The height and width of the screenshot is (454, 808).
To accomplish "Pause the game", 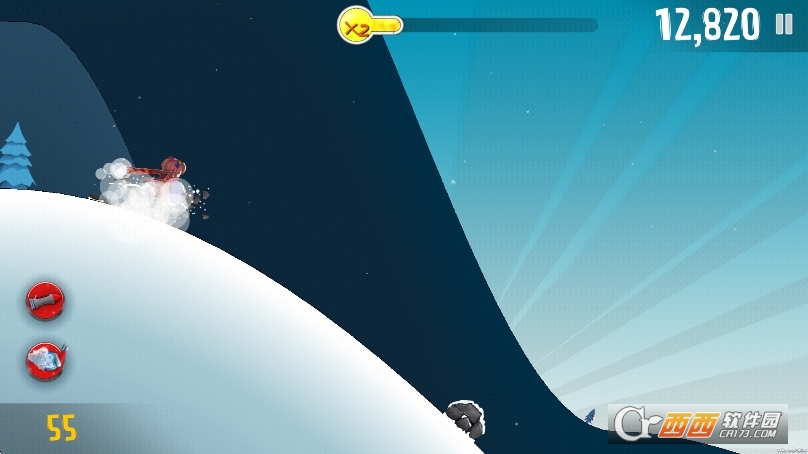I will click(x=783, y=25).
